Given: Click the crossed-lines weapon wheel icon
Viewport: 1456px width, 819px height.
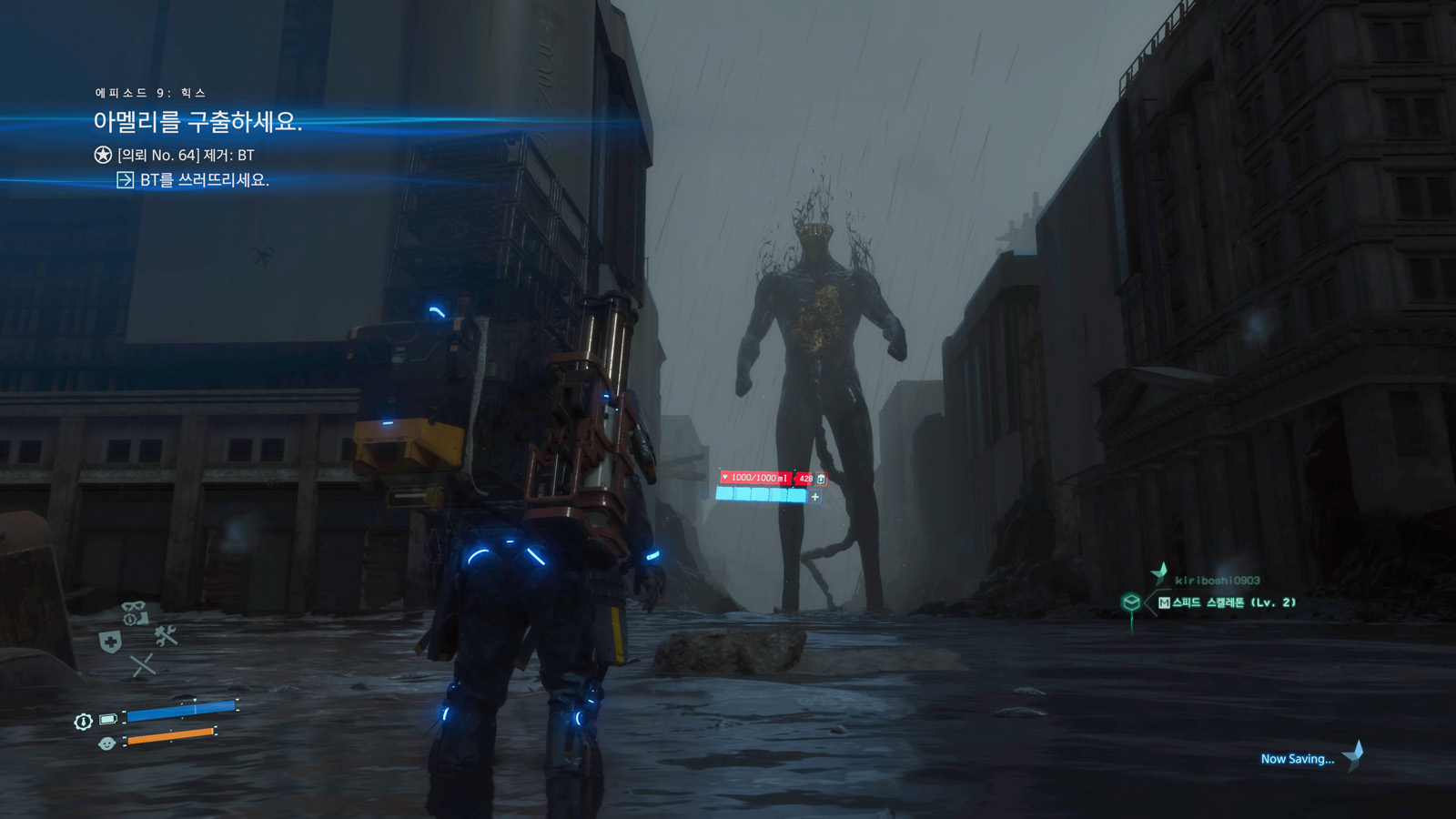Looking at the screenshot, I should point(143,666).
